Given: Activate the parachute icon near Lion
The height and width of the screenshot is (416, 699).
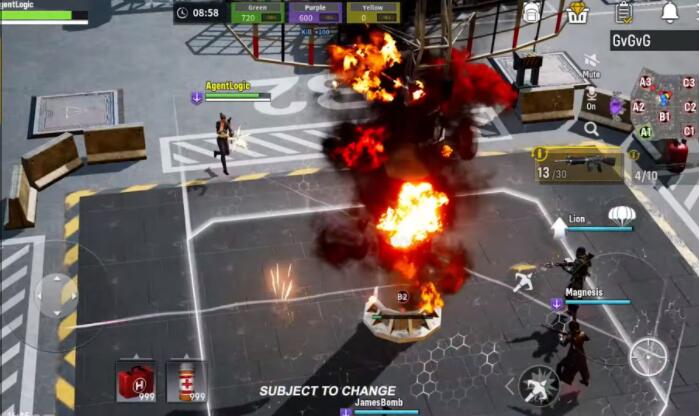Looking at the screenshot, I should point(623,214).
